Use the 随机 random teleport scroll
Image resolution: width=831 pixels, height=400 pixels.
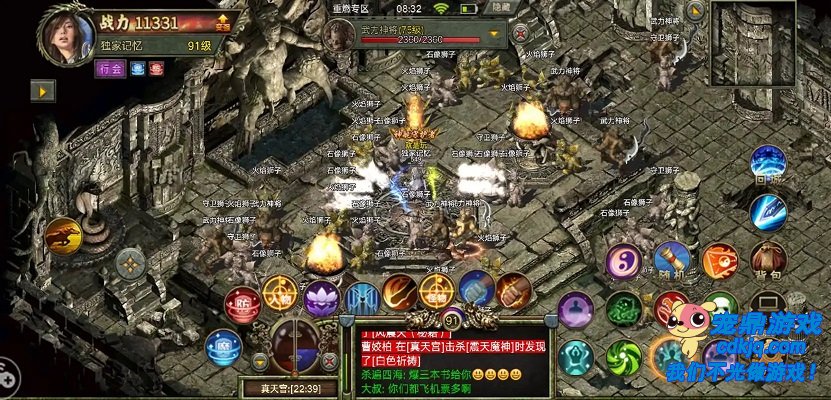(673, 260)
